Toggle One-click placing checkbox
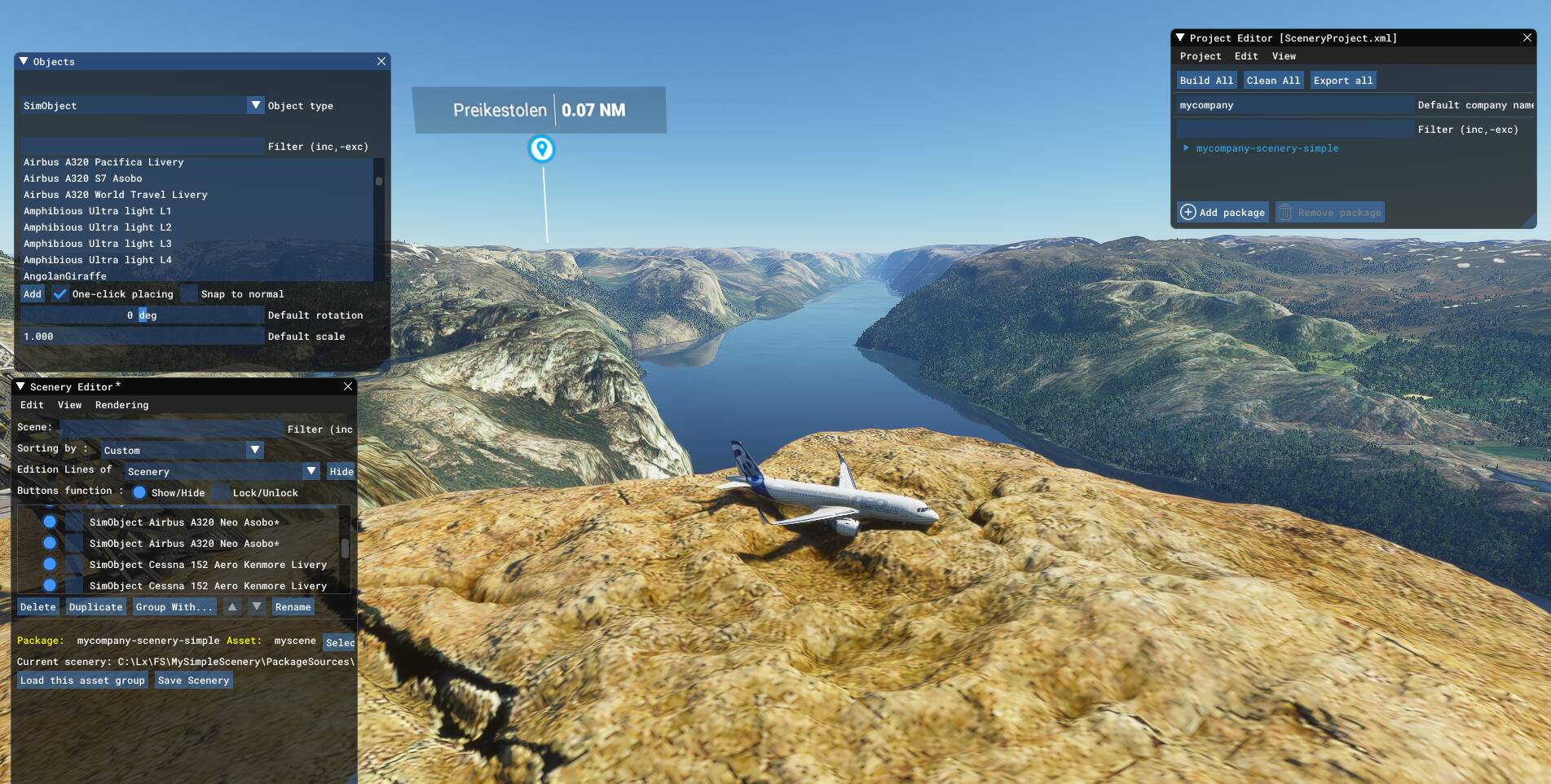The image size is (1551, 784). coord(60,294)
